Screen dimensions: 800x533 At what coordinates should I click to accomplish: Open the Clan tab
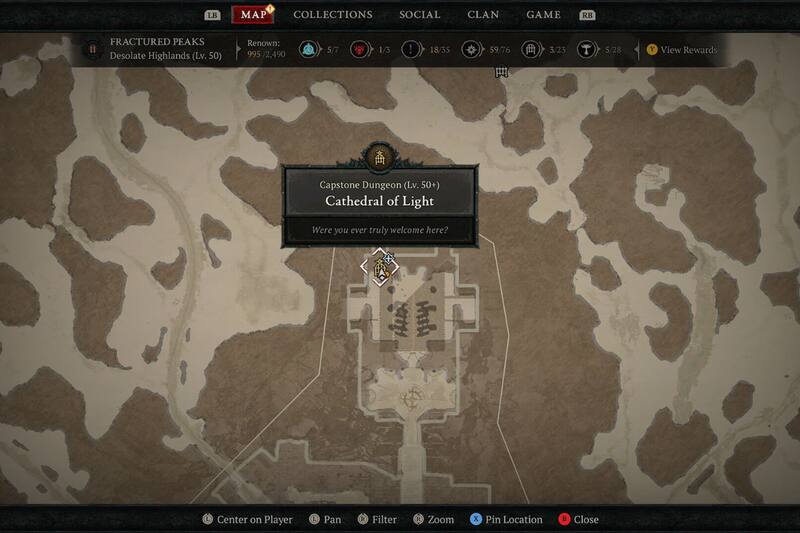pos(483,15)
